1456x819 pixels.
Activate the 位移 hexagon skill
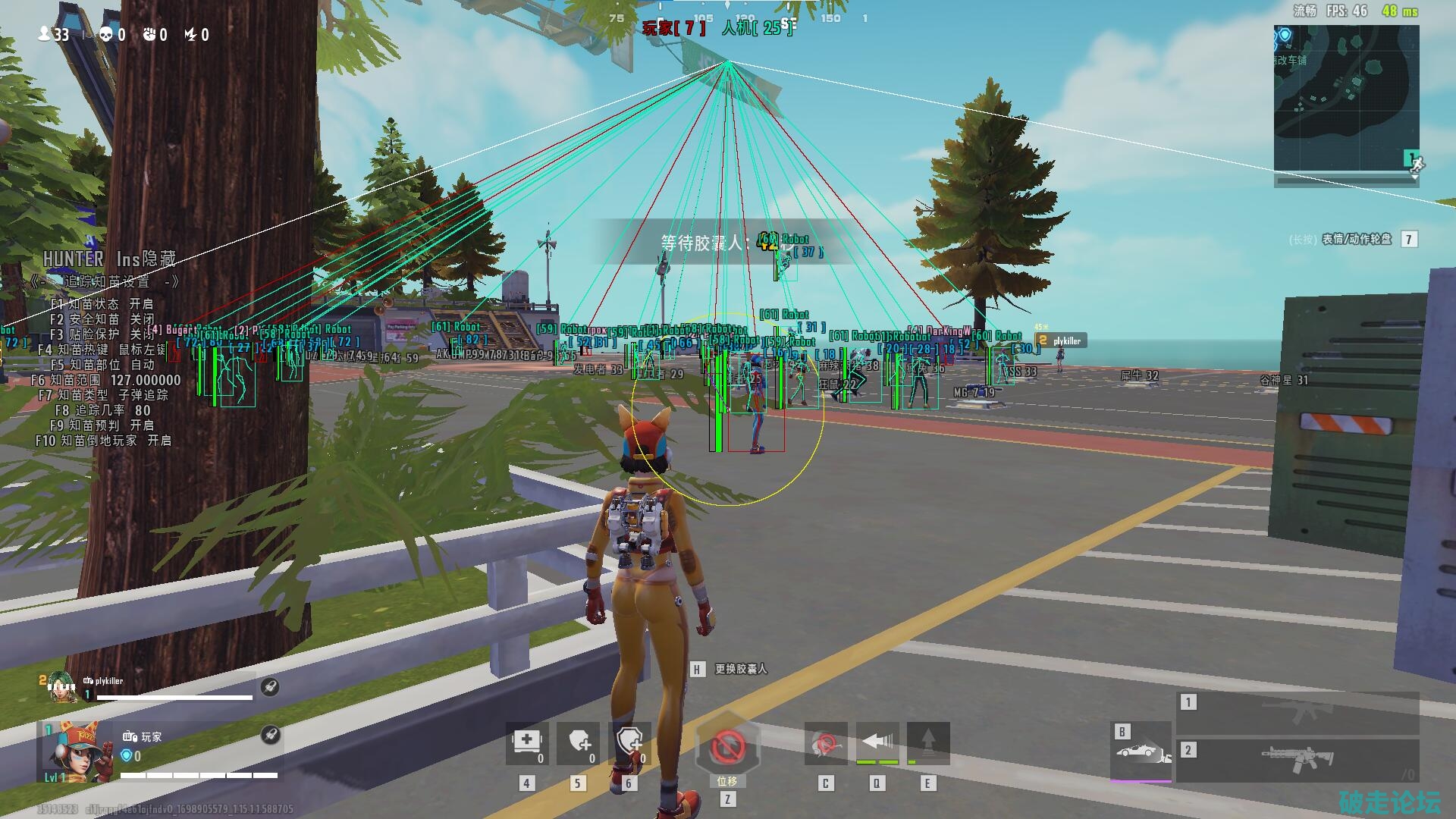tap(727, 748)
